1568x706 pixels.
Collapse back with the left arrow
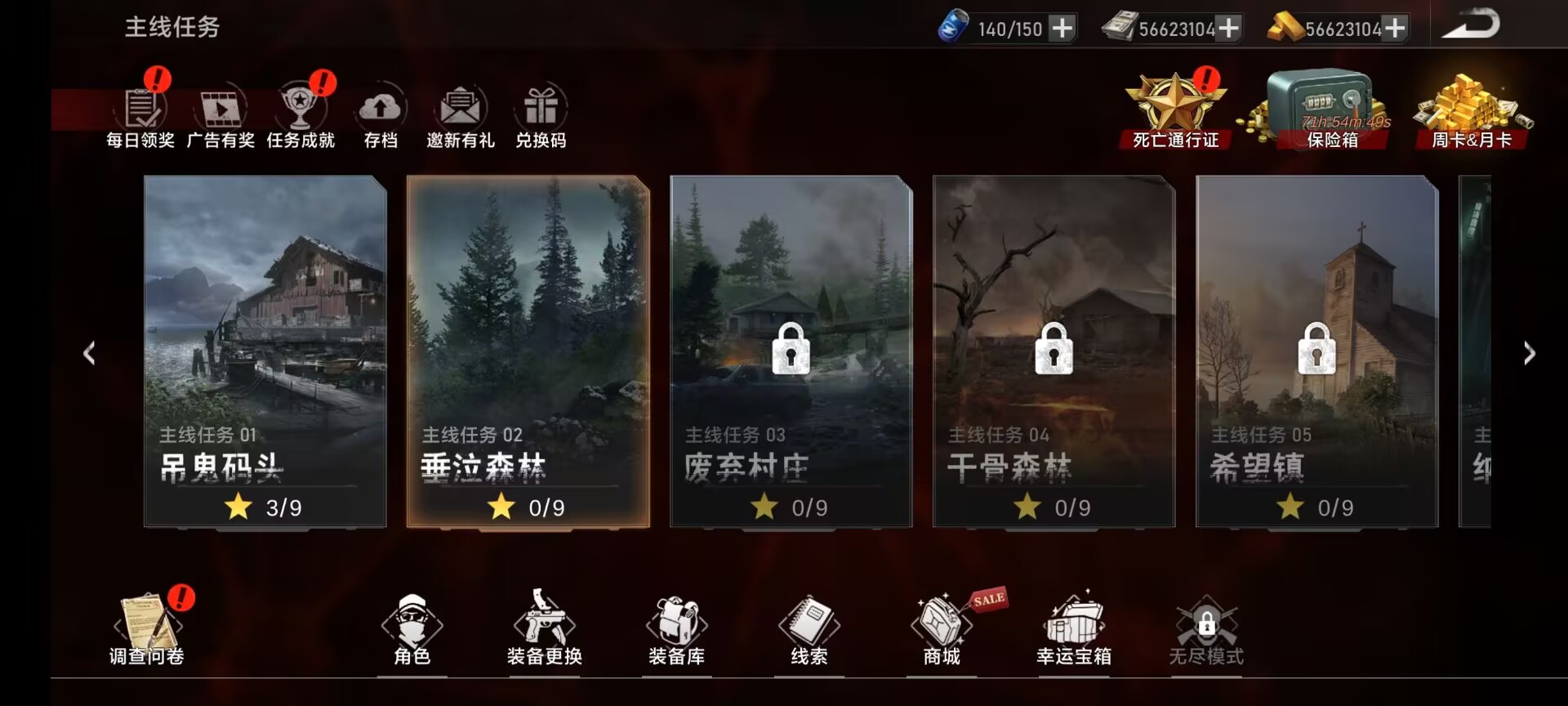(90, 353)
